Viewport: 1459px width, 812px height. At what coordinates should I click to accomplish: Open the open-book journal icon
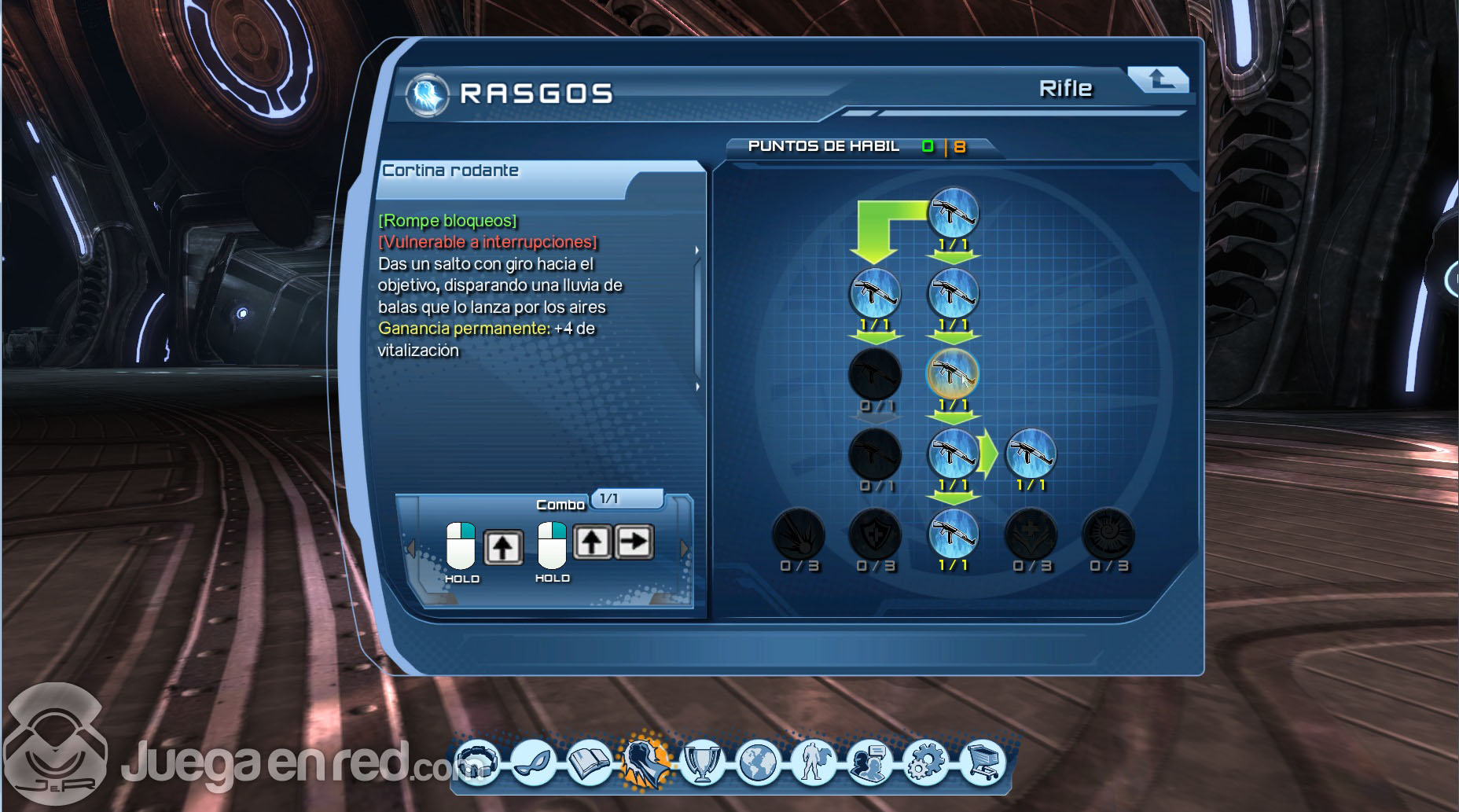[x=590, y=762]
